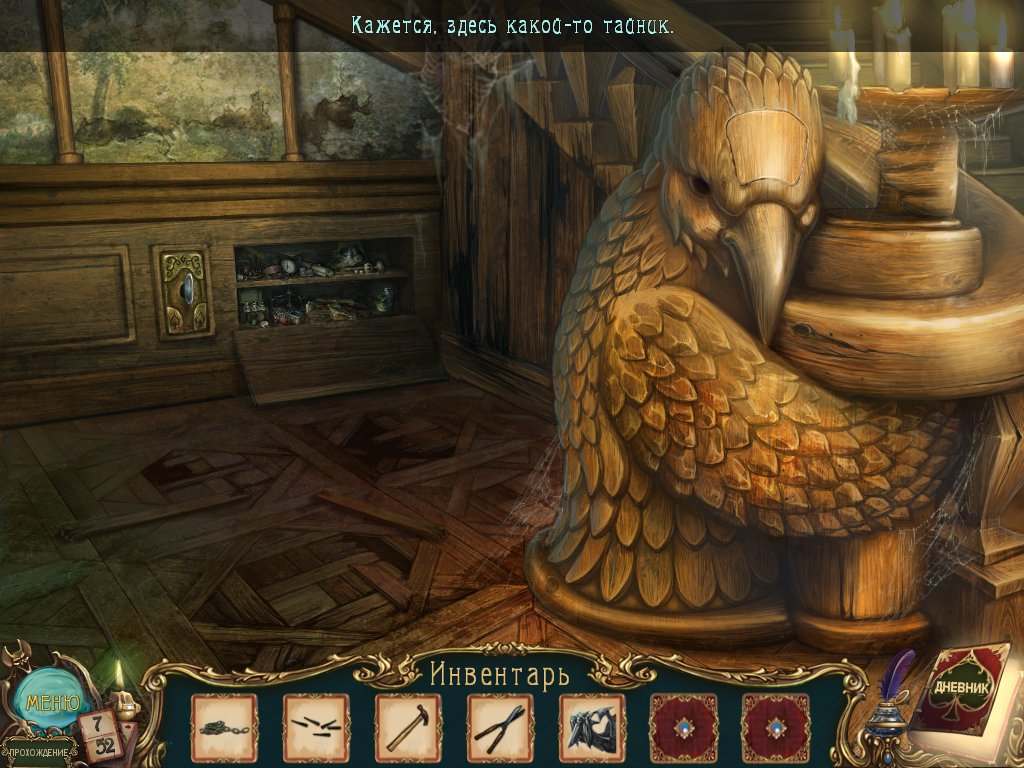
Task: Open the Прохождение walkthrough guide
Action: click(39, 751)
